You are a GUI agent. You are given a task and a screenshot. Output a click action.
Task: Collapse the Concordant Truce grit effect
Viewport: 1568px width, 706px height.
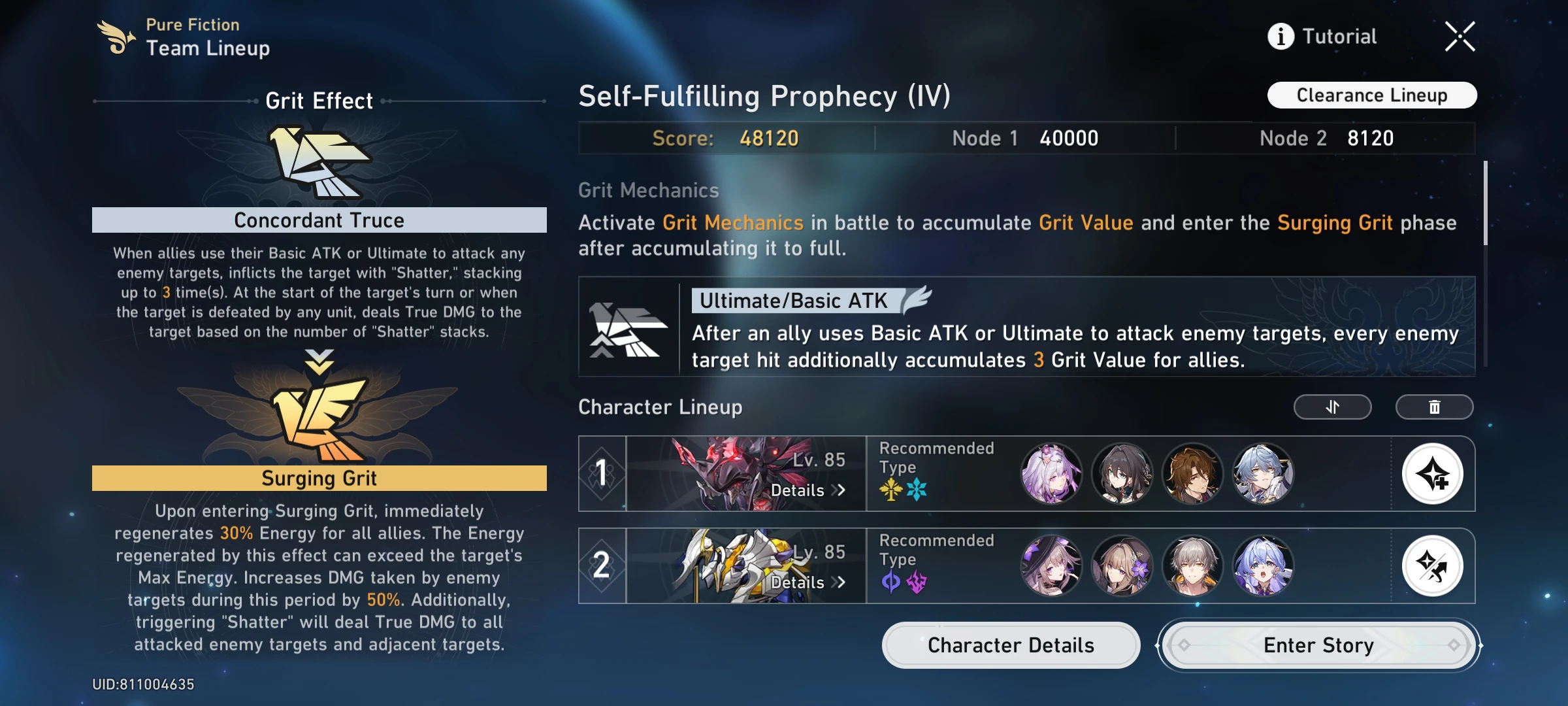[x=319, y=220]
